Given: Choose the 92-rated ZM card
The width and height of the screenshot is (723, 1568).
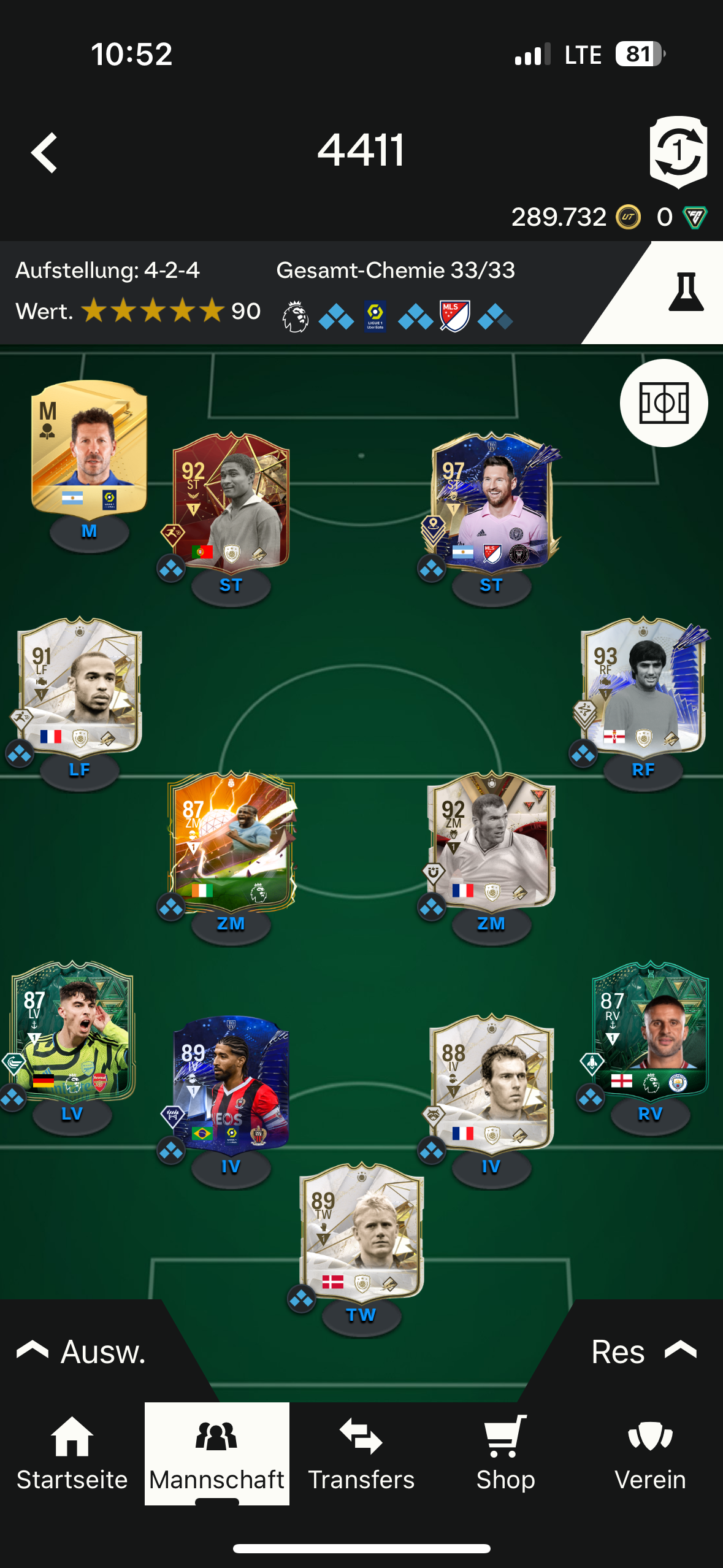Looking at the screenshot, I should [x=491, y=840].
